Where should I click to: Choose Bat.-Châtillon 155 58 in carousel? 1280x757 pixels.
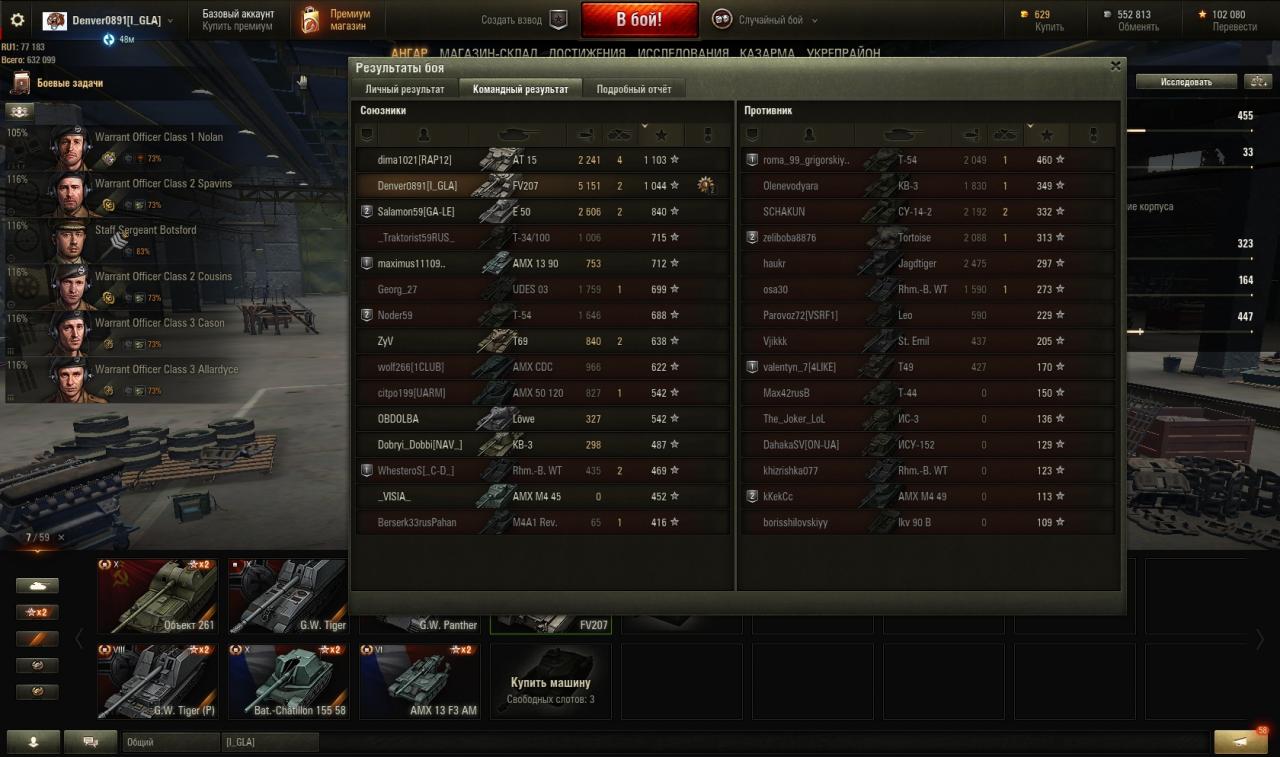[288, 681]
